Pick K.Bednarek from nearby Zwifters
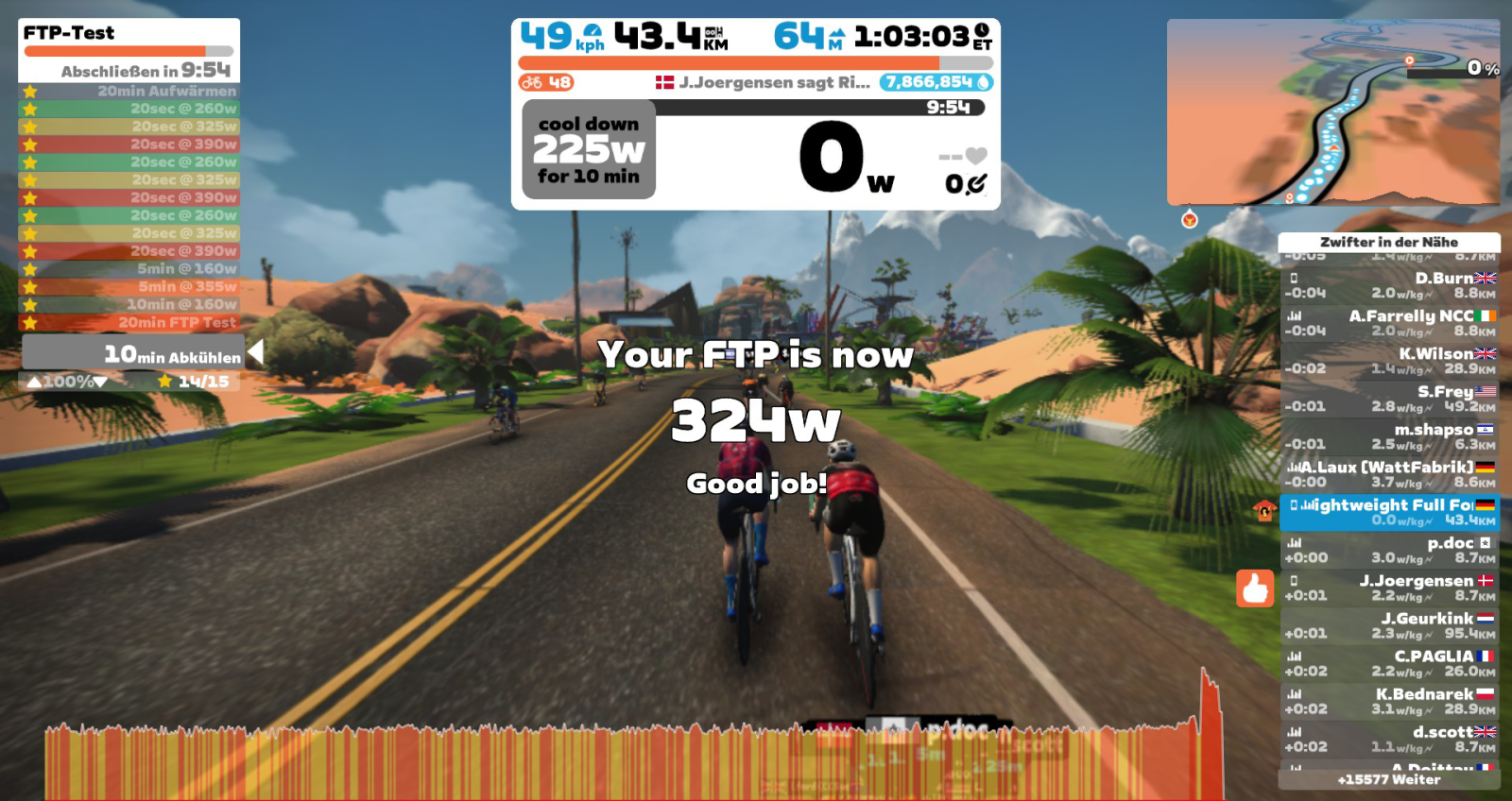The width and height of the screenshot is (1512, 801). click(1388, 701)
